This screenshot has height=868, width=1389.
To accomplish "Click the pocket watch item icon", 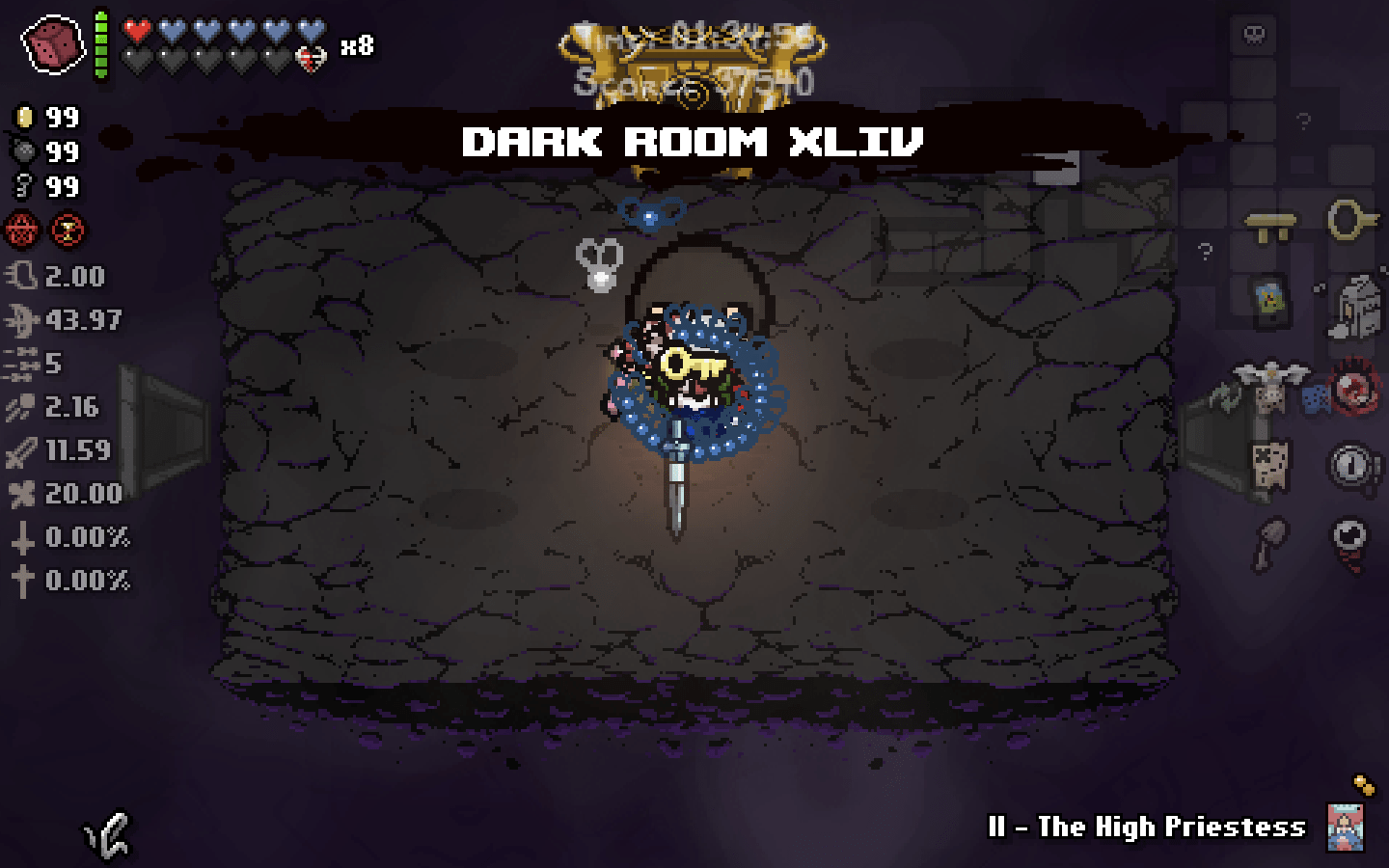I will click(1350, 463).
